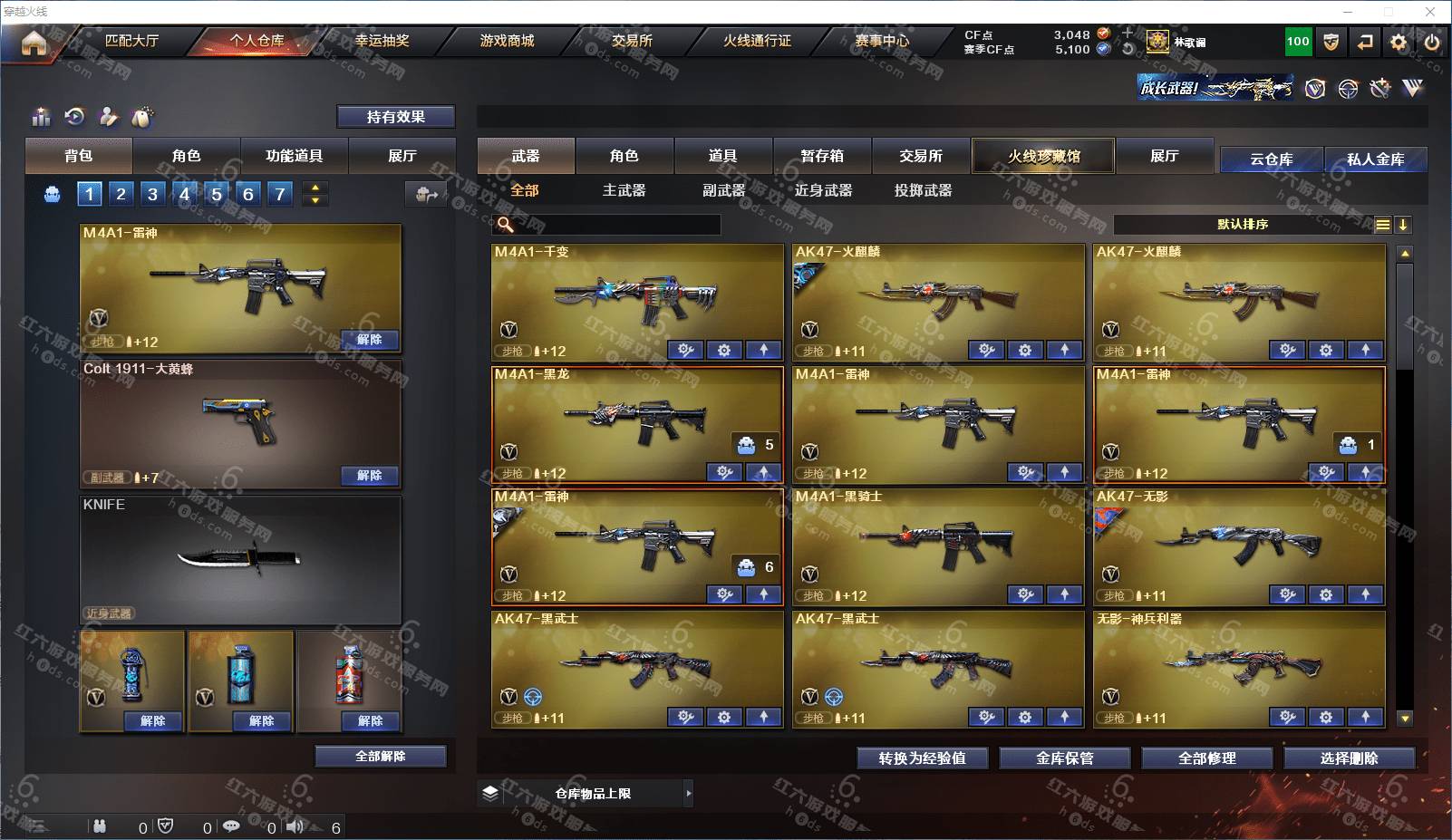The height and width of the screenshot is (840, 1452).
Task: Switch to the 火线珍藏馆 tab
Action: point(1043,156)
